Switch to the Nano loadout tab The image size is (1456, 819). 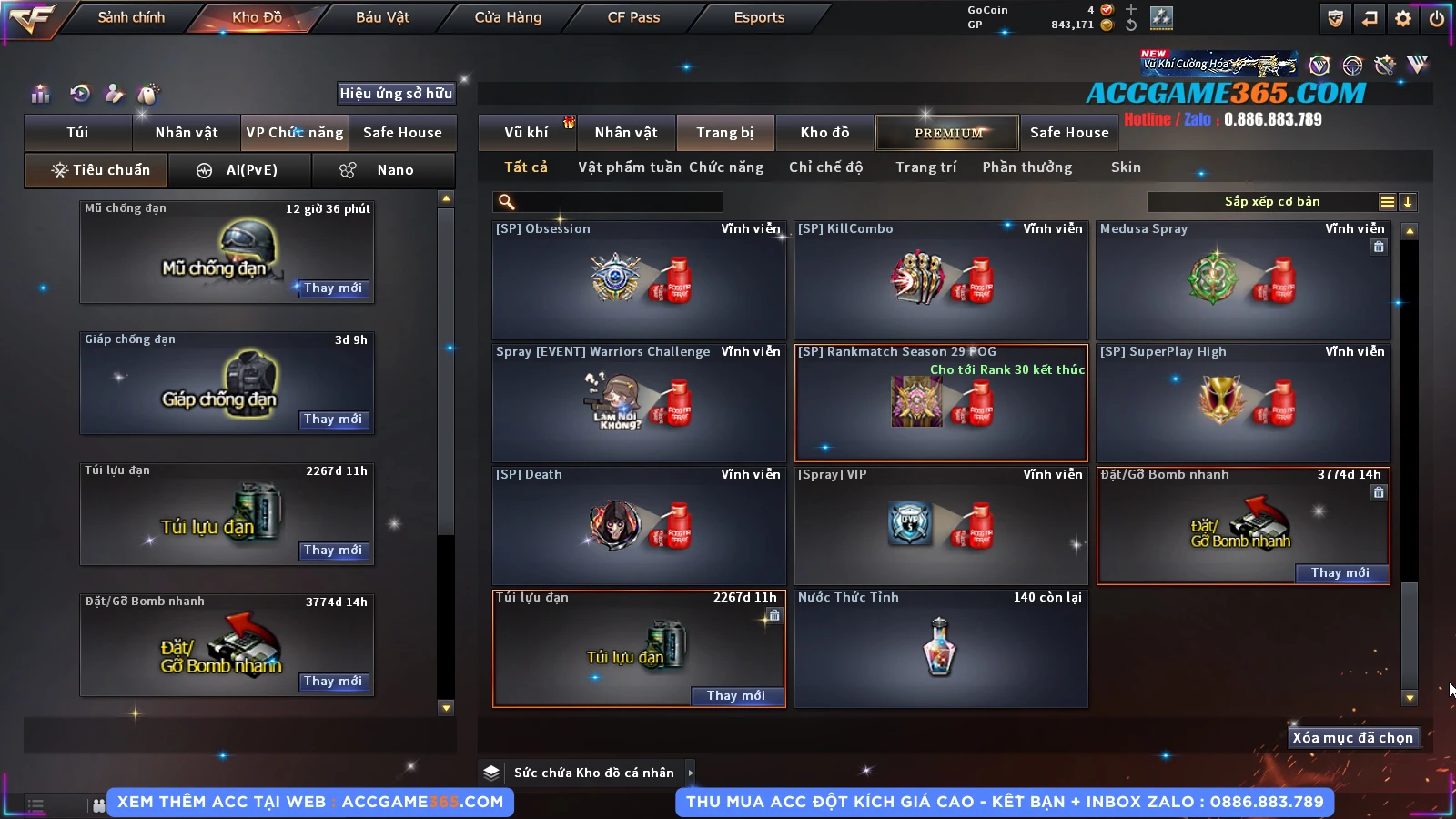pyautogui.click(x=383, y=170)
